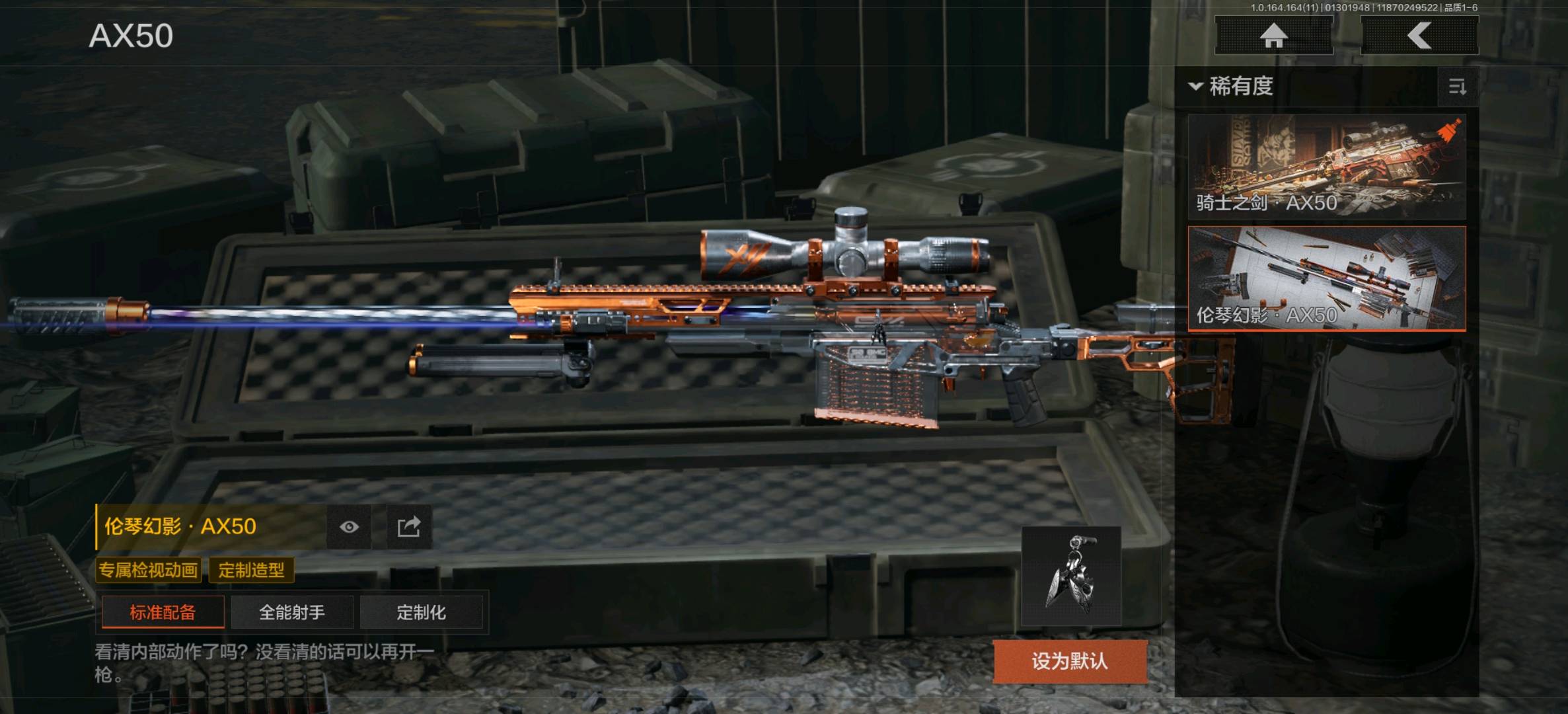Return to the home screen
The image size is (1568, 714).
(1273, 36)
